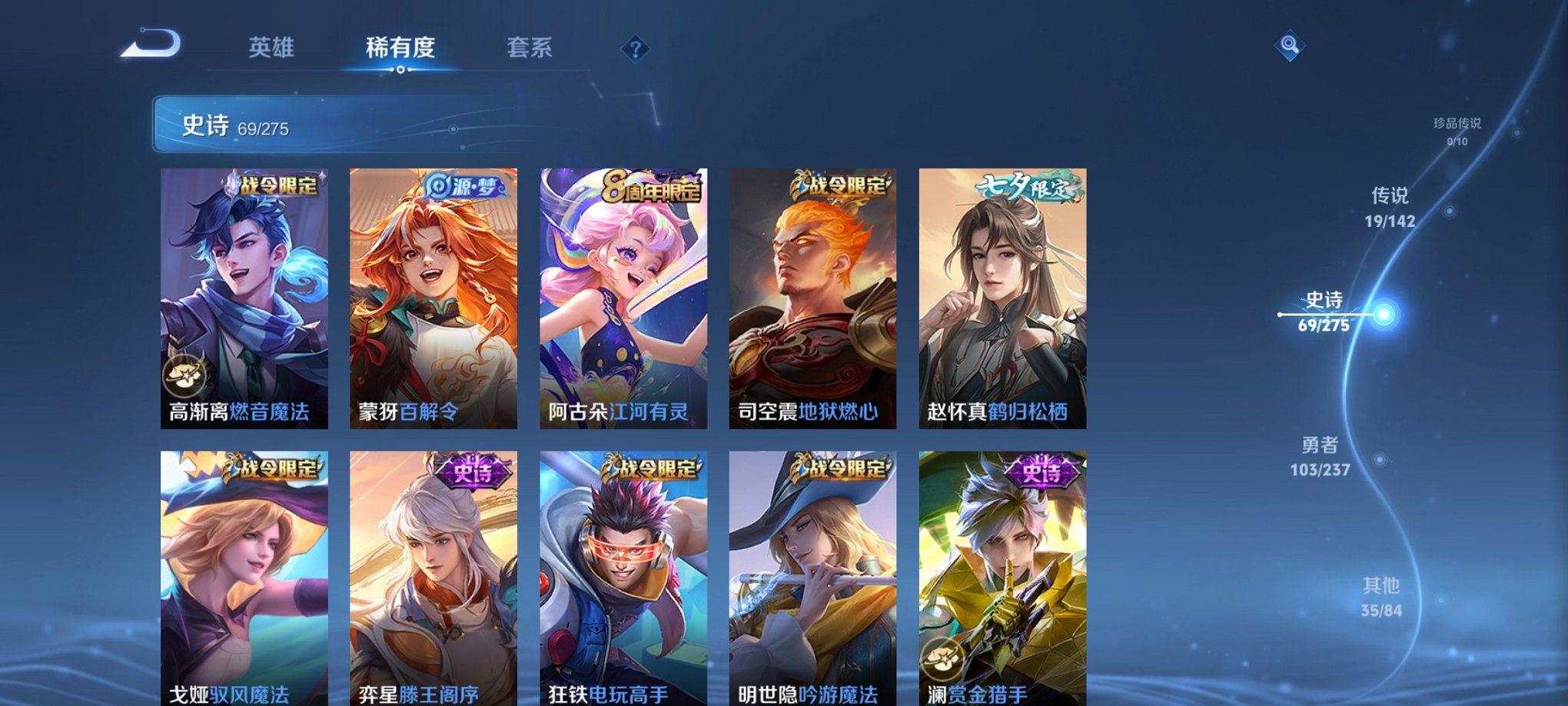Image resolution: width=1568 pixels, height=706 pixels.
Task: Click the diamond question mark help icon
Action: pyautogui.click(x=635, y=50)
